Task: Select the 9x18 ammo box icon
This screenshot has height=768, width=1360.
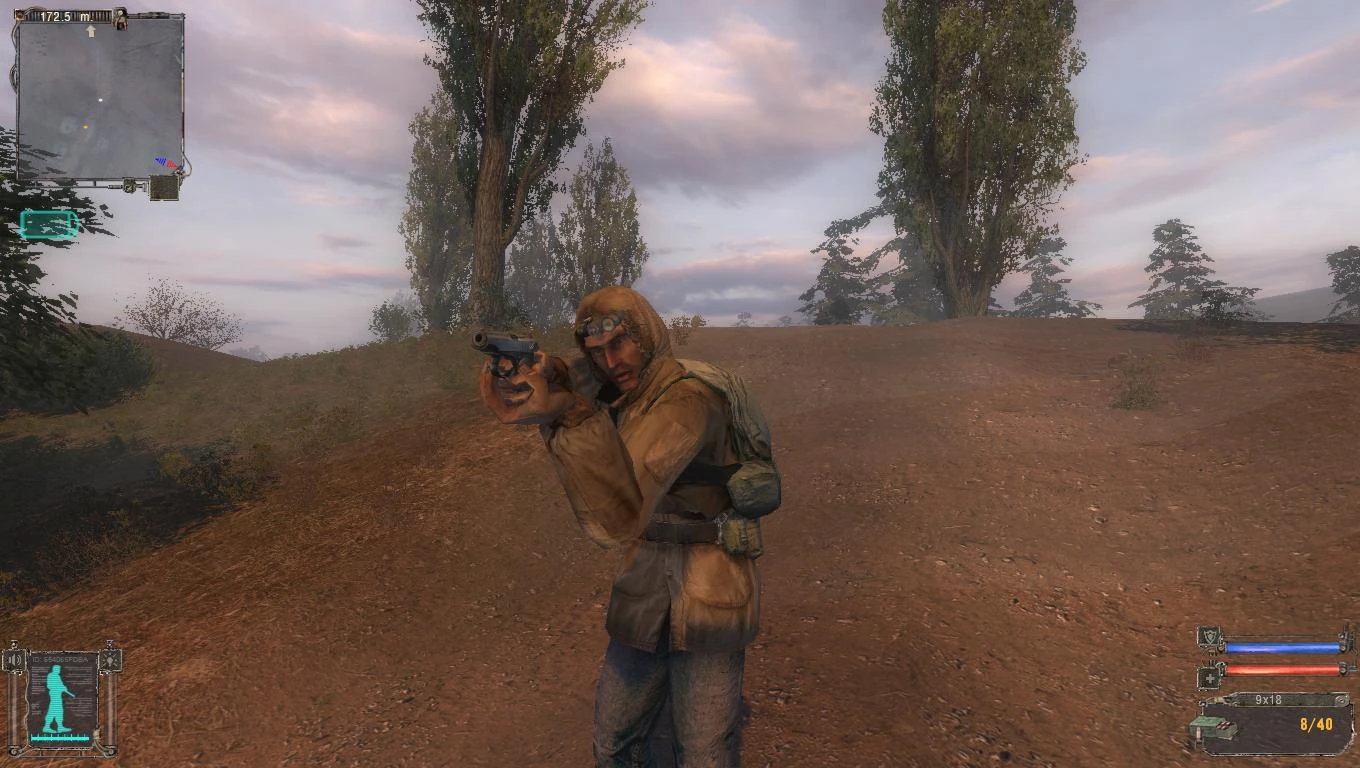Action: [x=1215, y=728]
